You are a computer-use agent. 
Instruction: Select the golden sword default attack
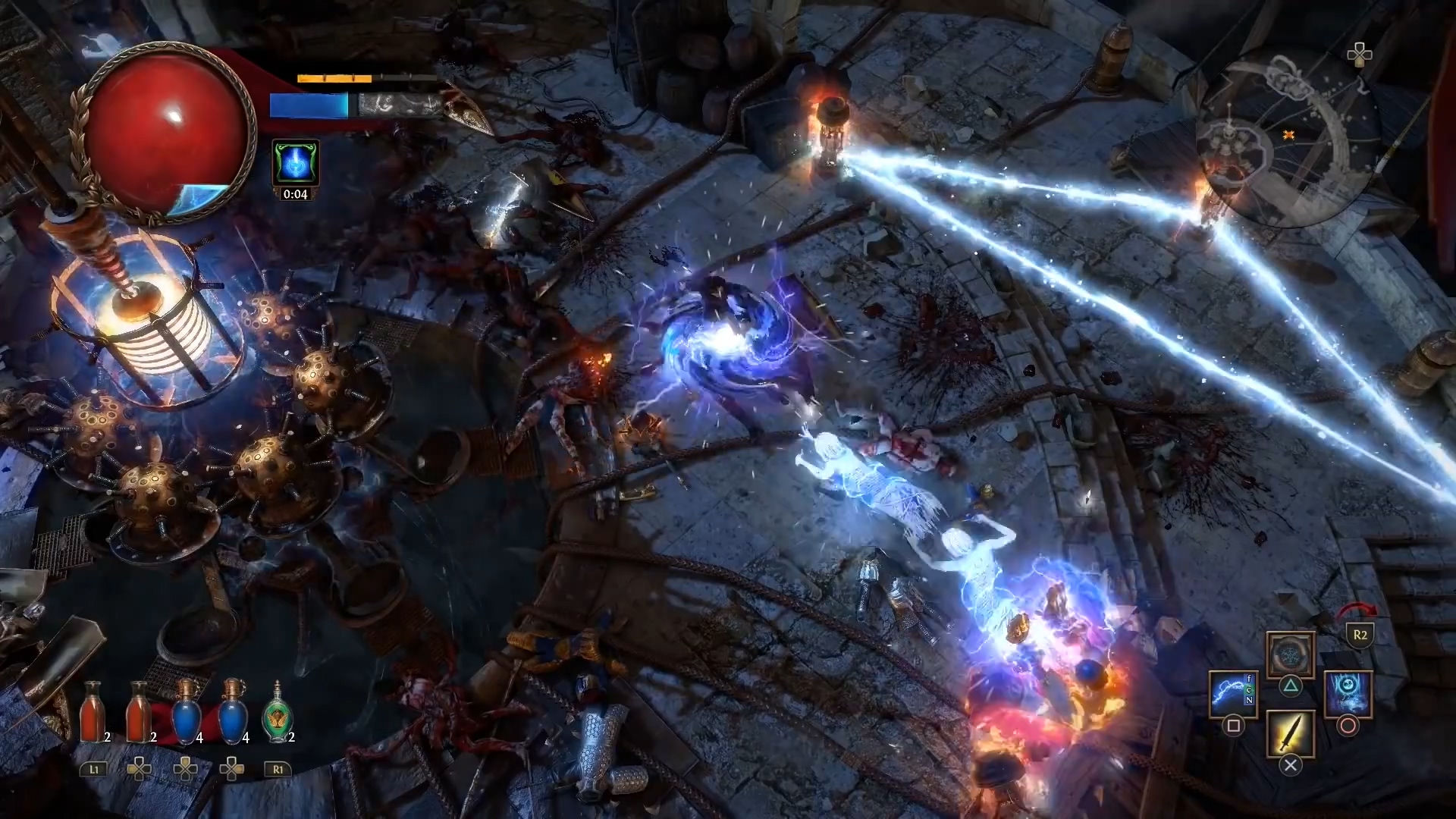pyautogui.click(x=1290, y=733)
